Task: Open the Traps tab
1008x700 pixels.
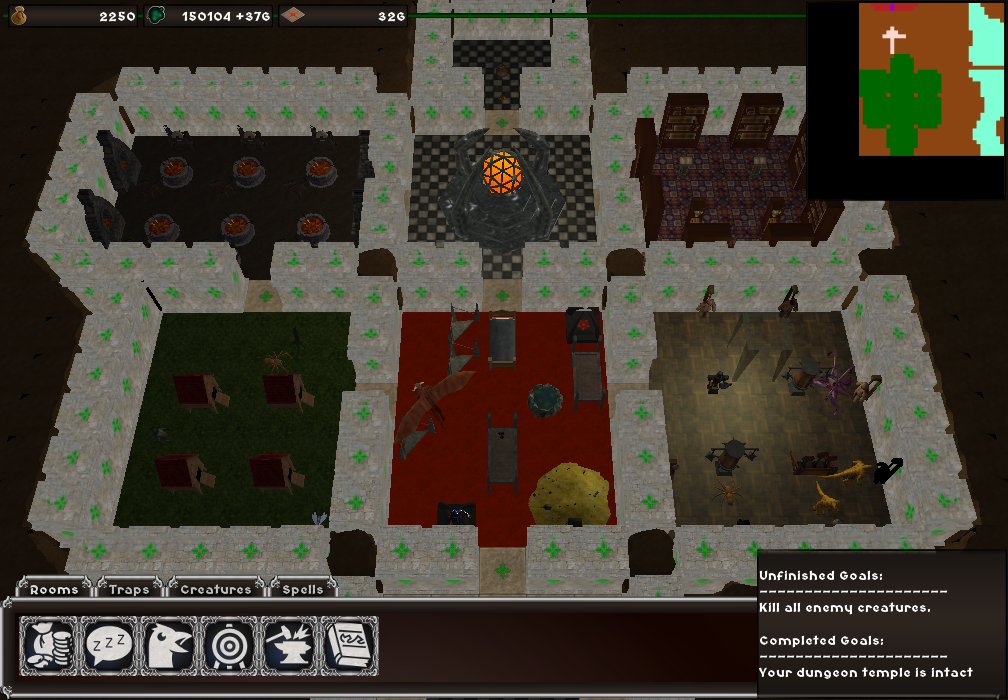Action: tap(129, 589)
